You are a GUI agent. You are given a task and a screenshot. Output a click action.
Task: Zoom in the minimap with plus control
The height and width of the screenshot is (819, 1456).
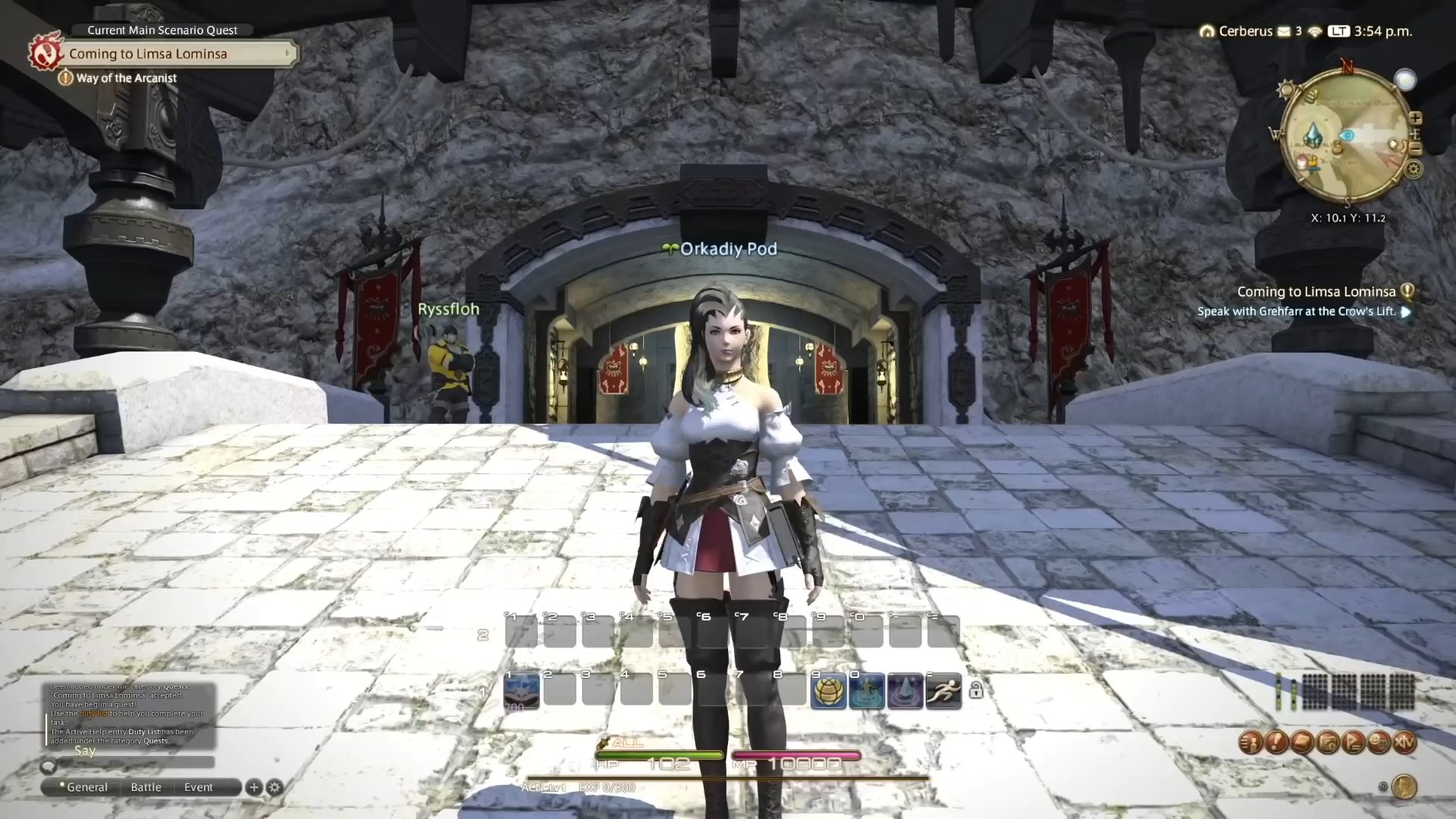tap(1417, 119)
